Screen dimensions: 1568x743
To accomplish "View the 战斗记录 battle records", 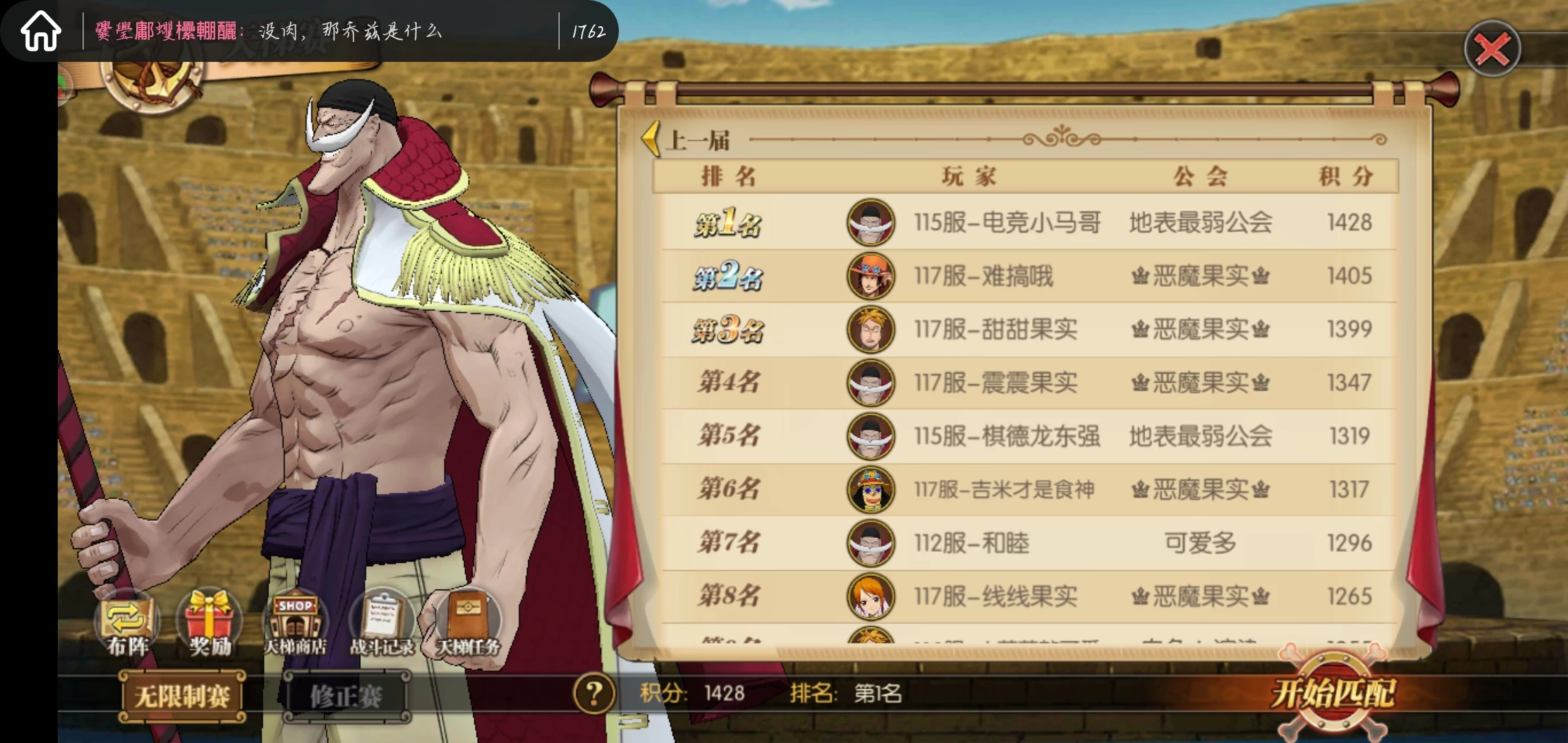I will [382, 623].
